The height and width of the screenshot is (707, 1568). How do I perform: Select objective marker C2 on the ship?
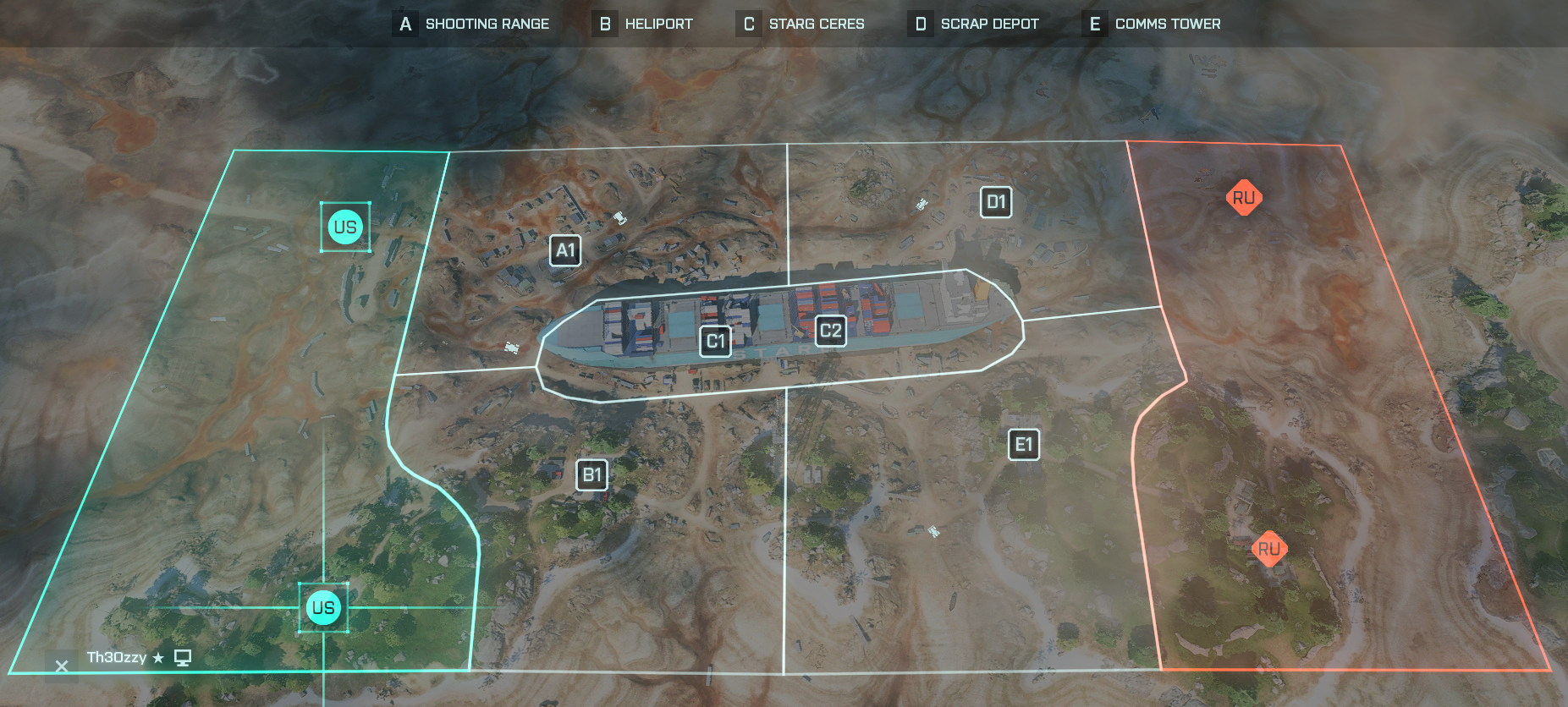[x=829, y=332]
